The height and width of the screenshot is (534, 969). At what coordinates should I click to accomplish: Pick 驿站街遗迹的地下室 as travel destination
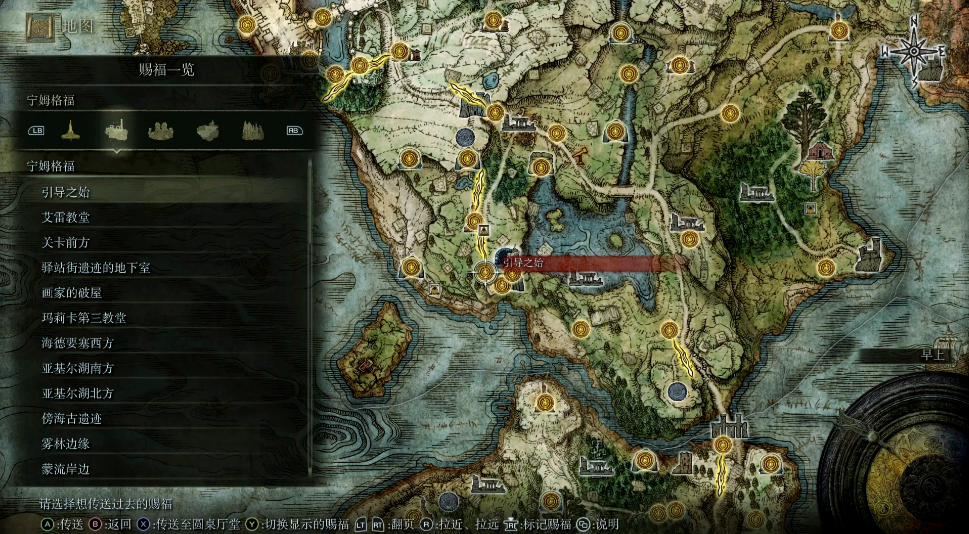(160, 267)
